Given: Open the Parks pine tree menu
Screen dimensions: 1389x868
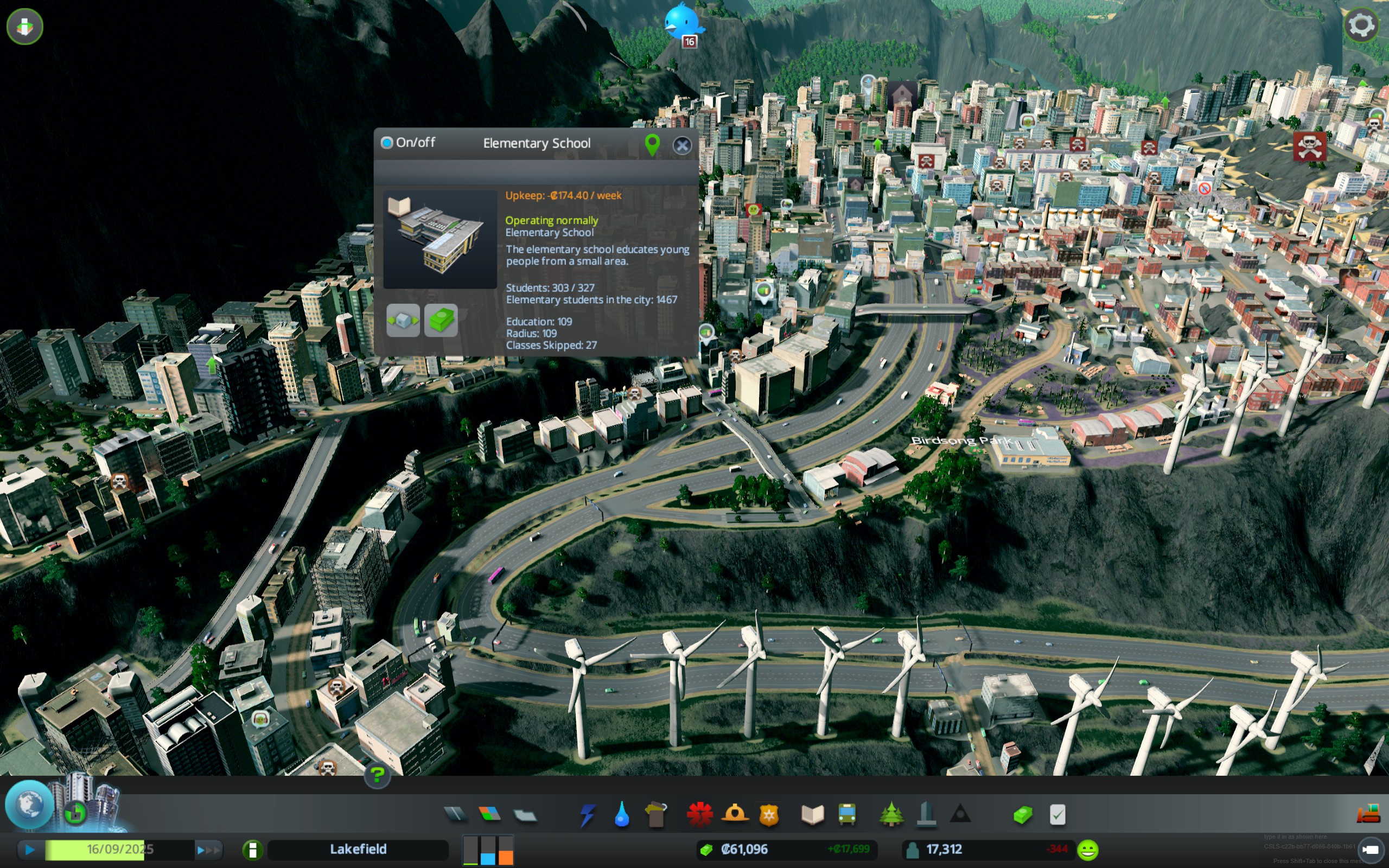Looking at the screenshot, I should pyautogui.click(x=891, y=815).
